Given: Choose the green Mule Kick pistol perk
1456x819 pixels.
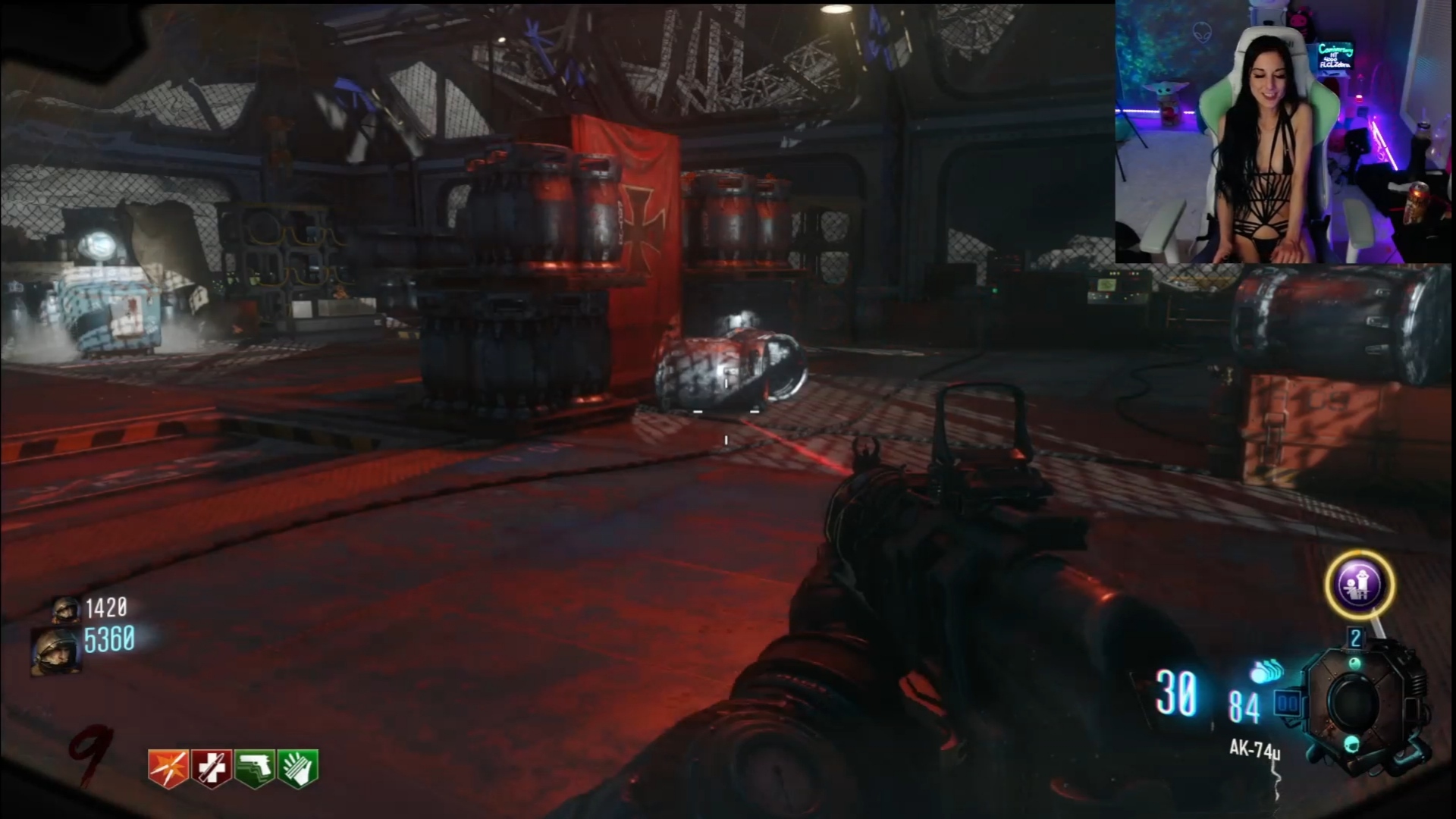Looking at the screenshot, I should (x=254, y=769).
